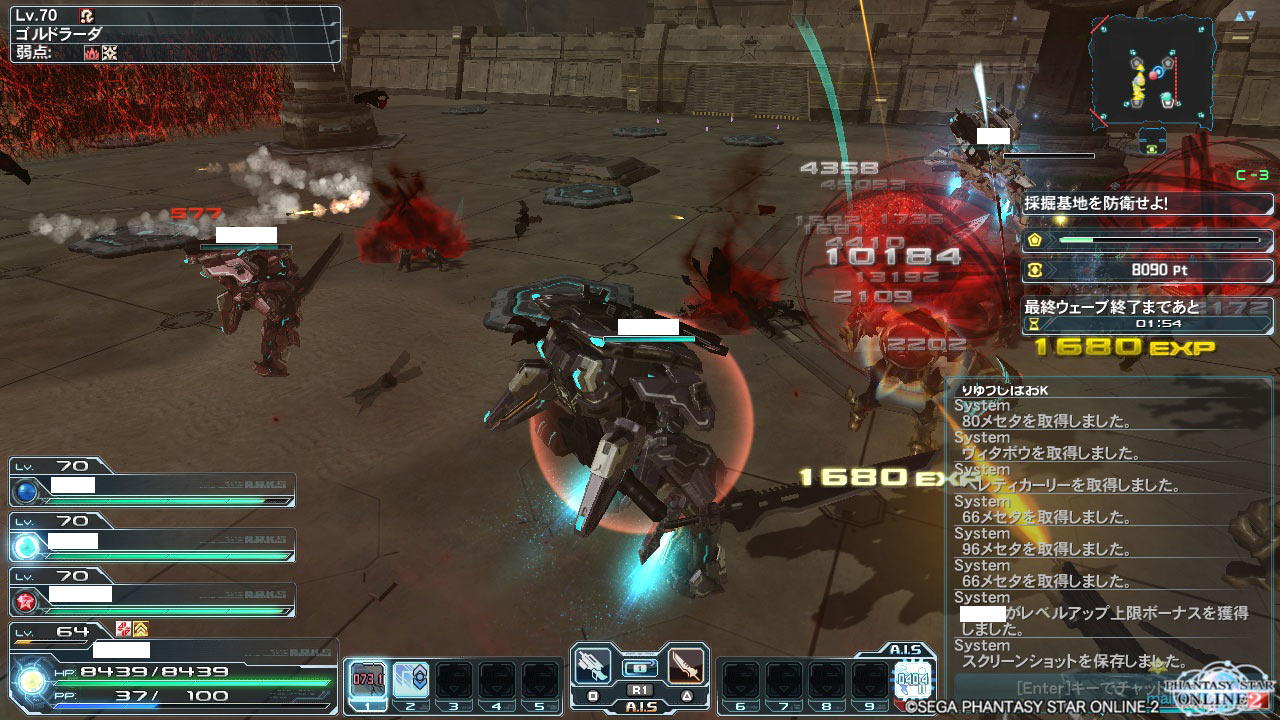Select party member with cyan orb icon

pyautogui.click(x=27, y=545)
